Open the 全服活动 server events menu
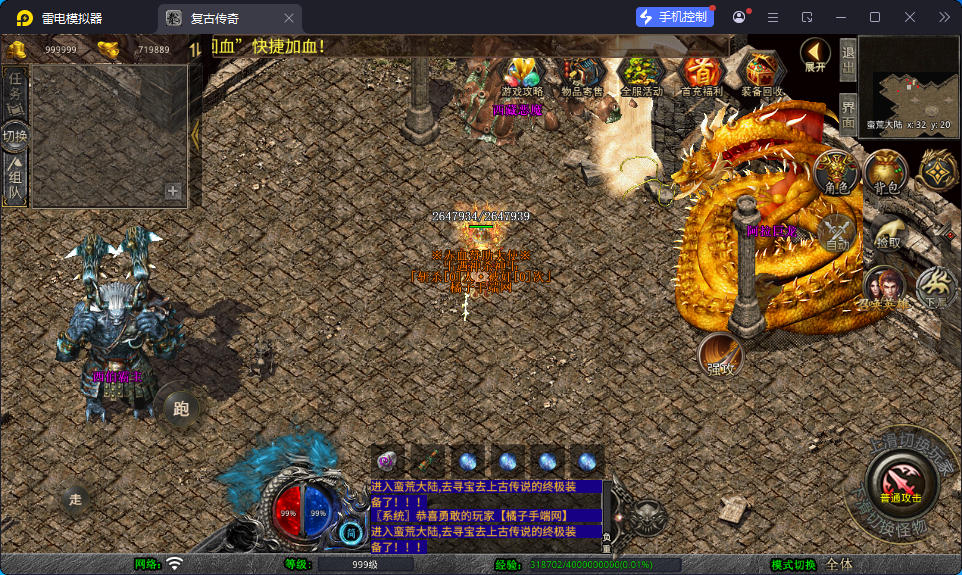This screenshot has height=575, width=962. pos(641,75)
